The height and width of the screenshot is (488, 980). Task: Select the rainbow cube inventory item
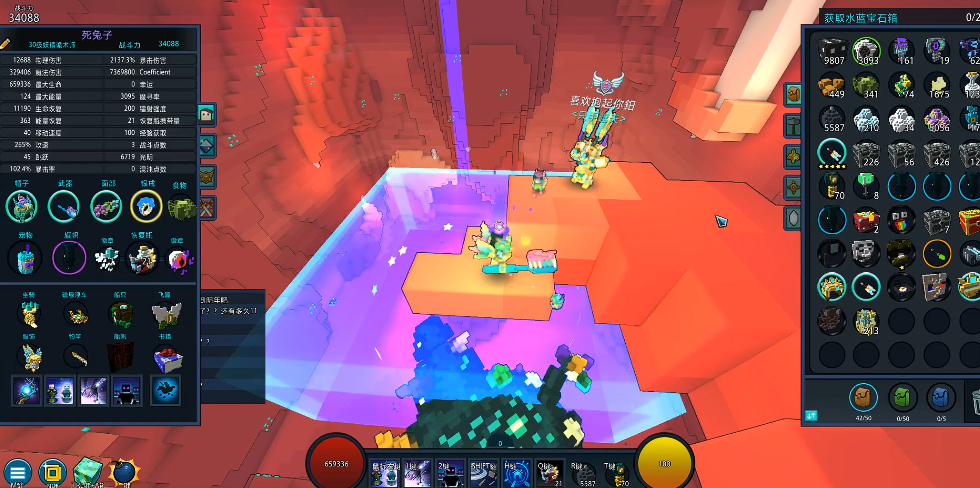click(902, 220)
